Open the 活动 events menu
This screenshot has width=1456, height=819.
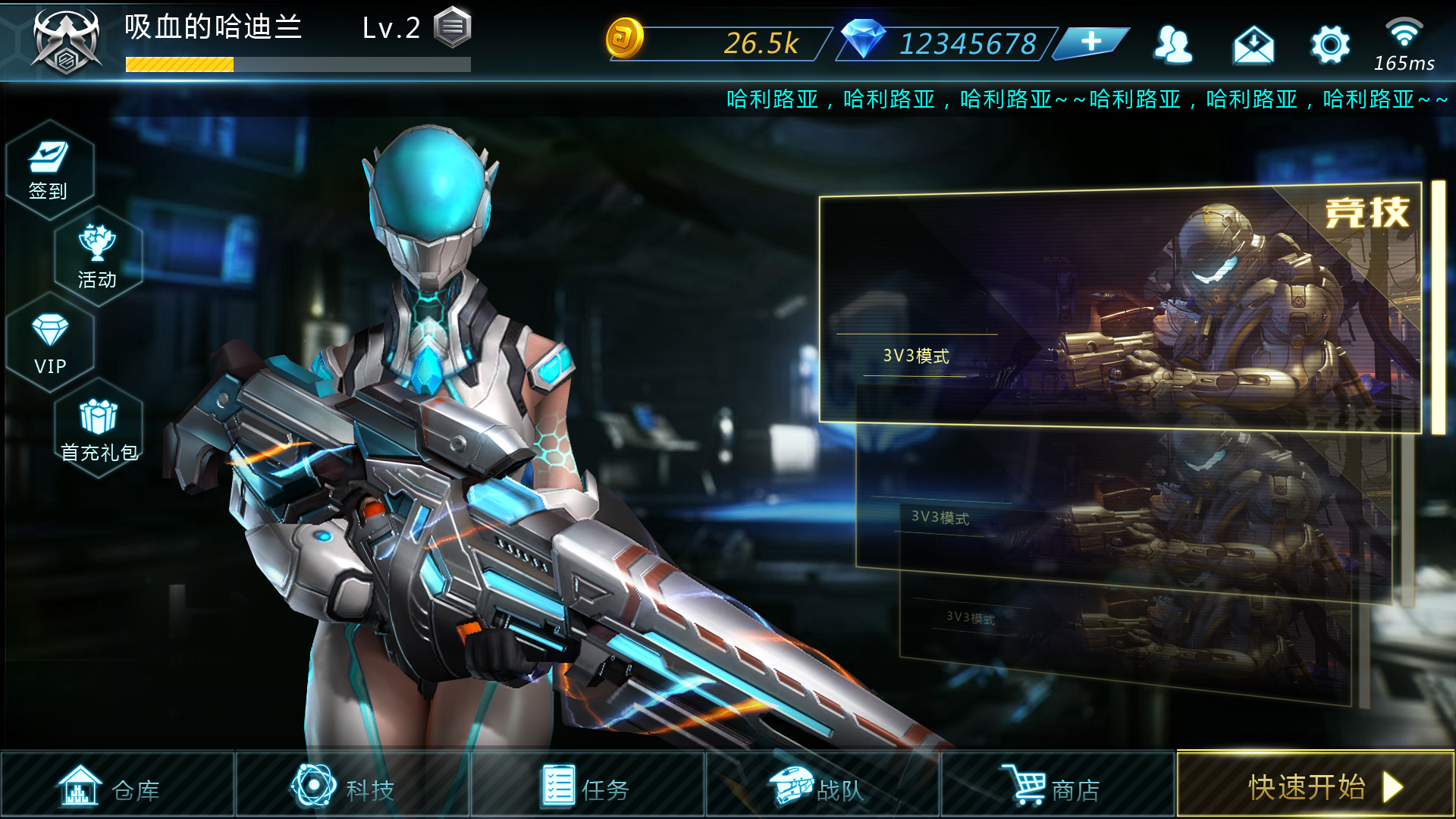point(98,258)
